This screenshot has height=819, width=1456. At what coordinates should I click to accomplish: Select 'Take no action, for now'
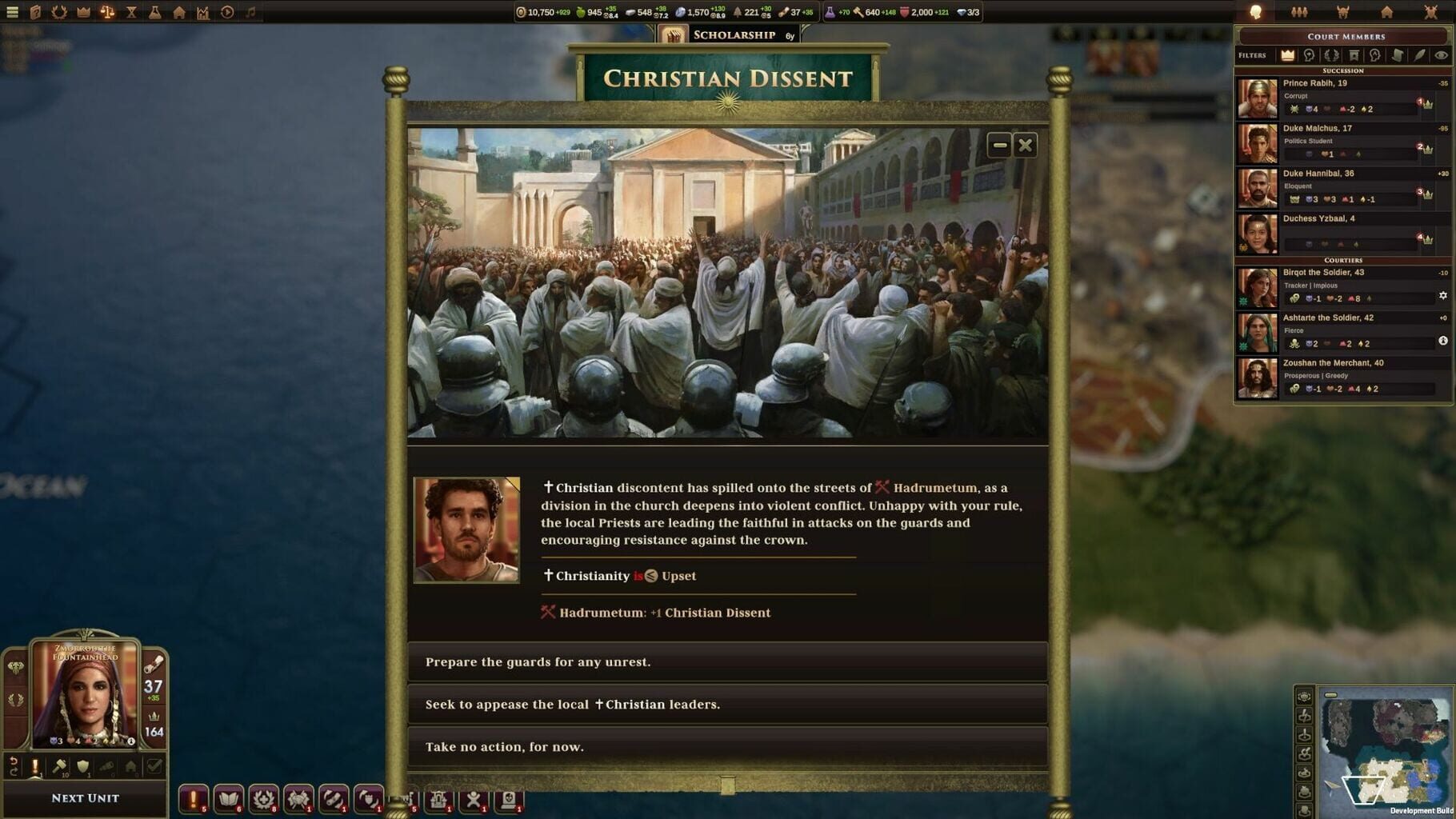click(727, 746)
